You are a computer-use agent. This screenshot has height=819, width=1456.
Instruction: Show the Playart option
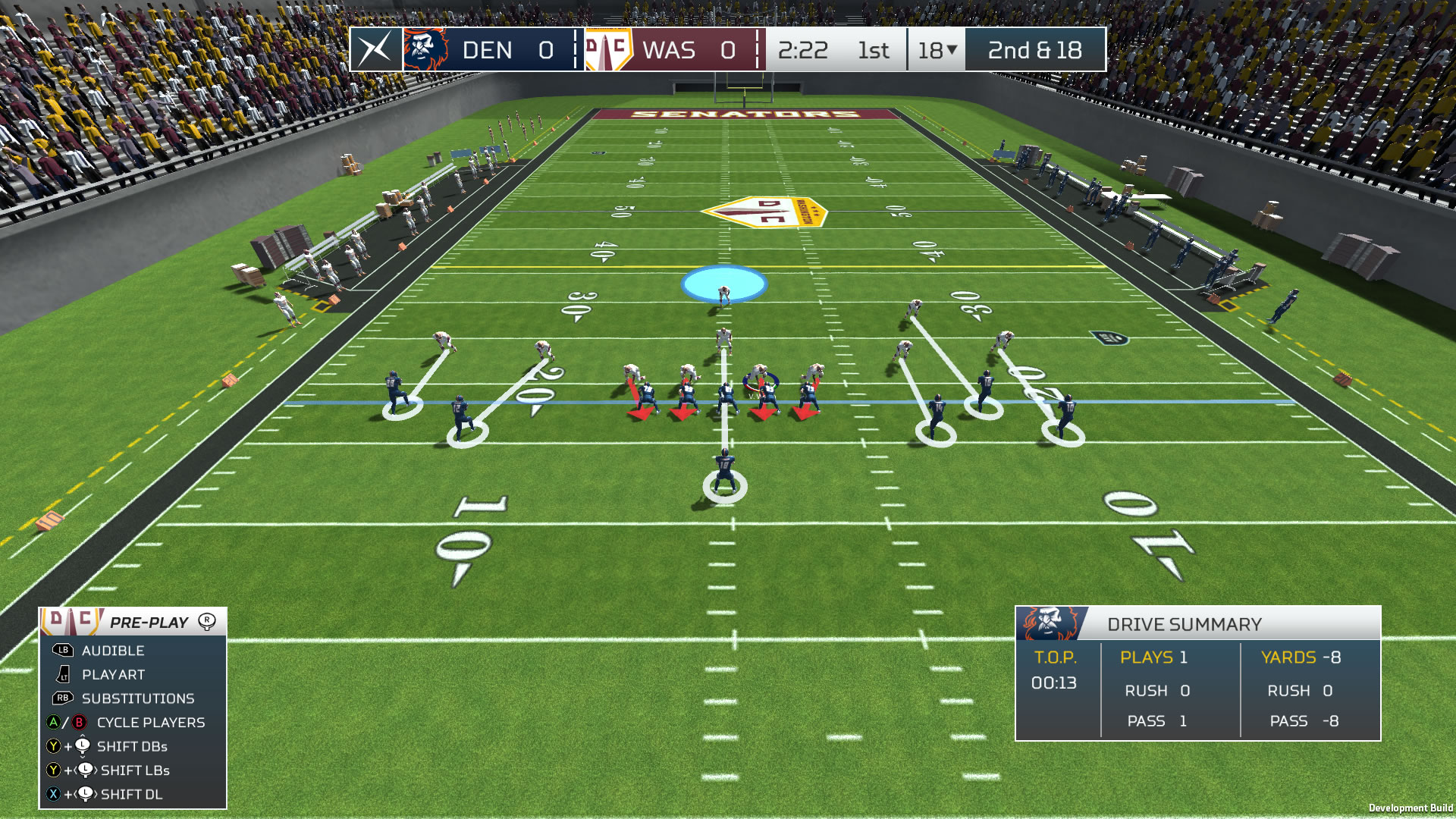pyautogui.click(x=113, y=675)
